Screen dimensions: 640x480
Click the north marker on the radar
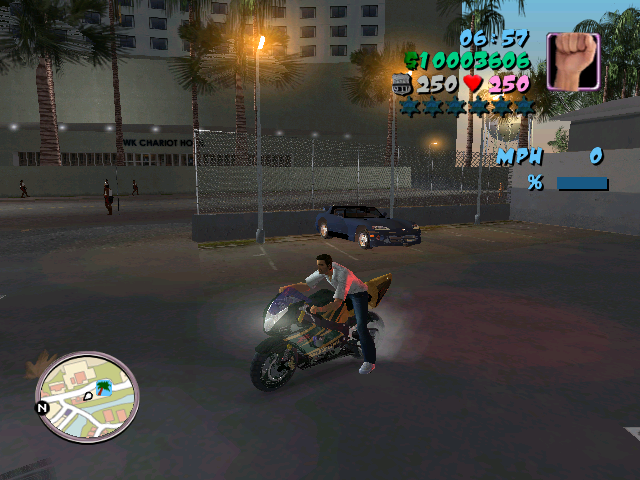(42, 408)
